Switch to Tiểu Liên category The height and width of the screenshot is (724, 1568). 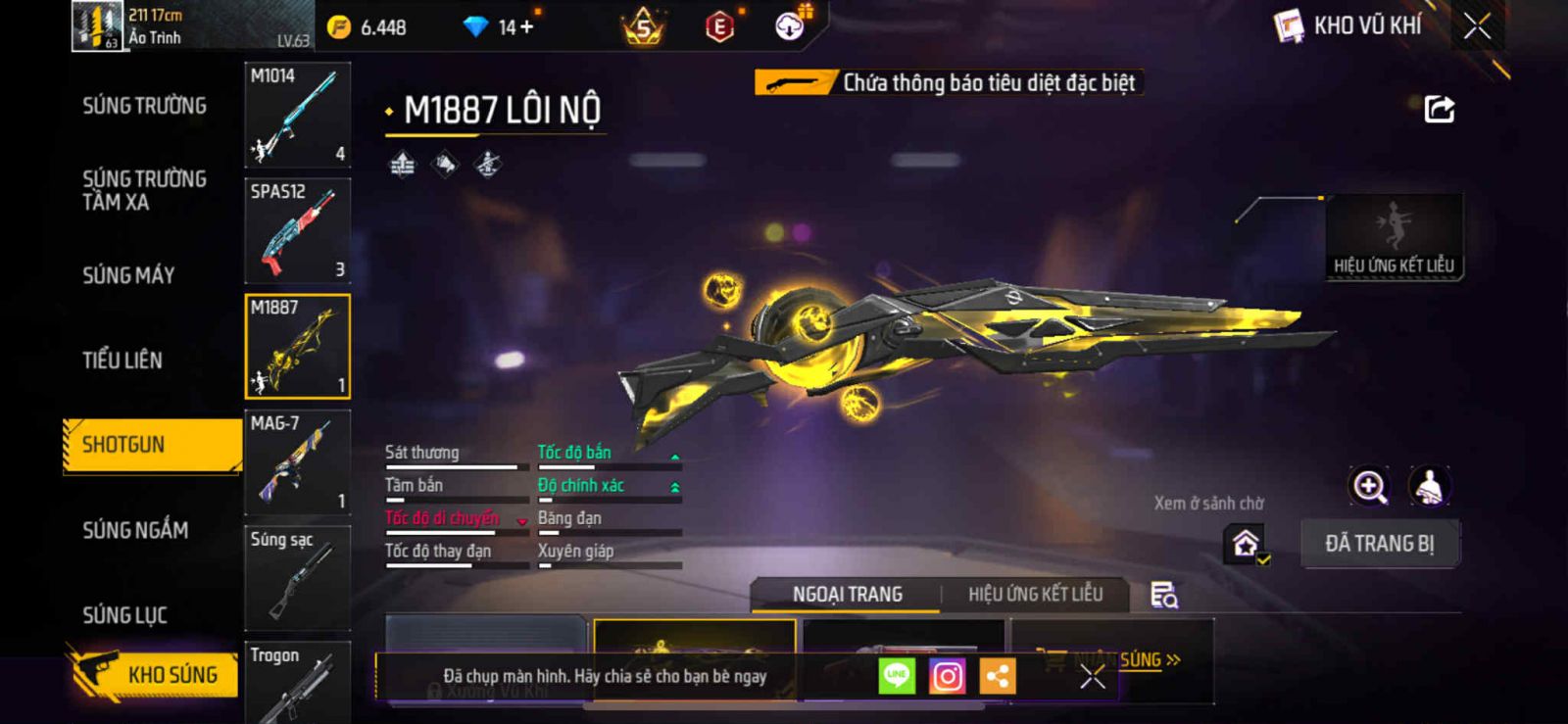[122, 361]
